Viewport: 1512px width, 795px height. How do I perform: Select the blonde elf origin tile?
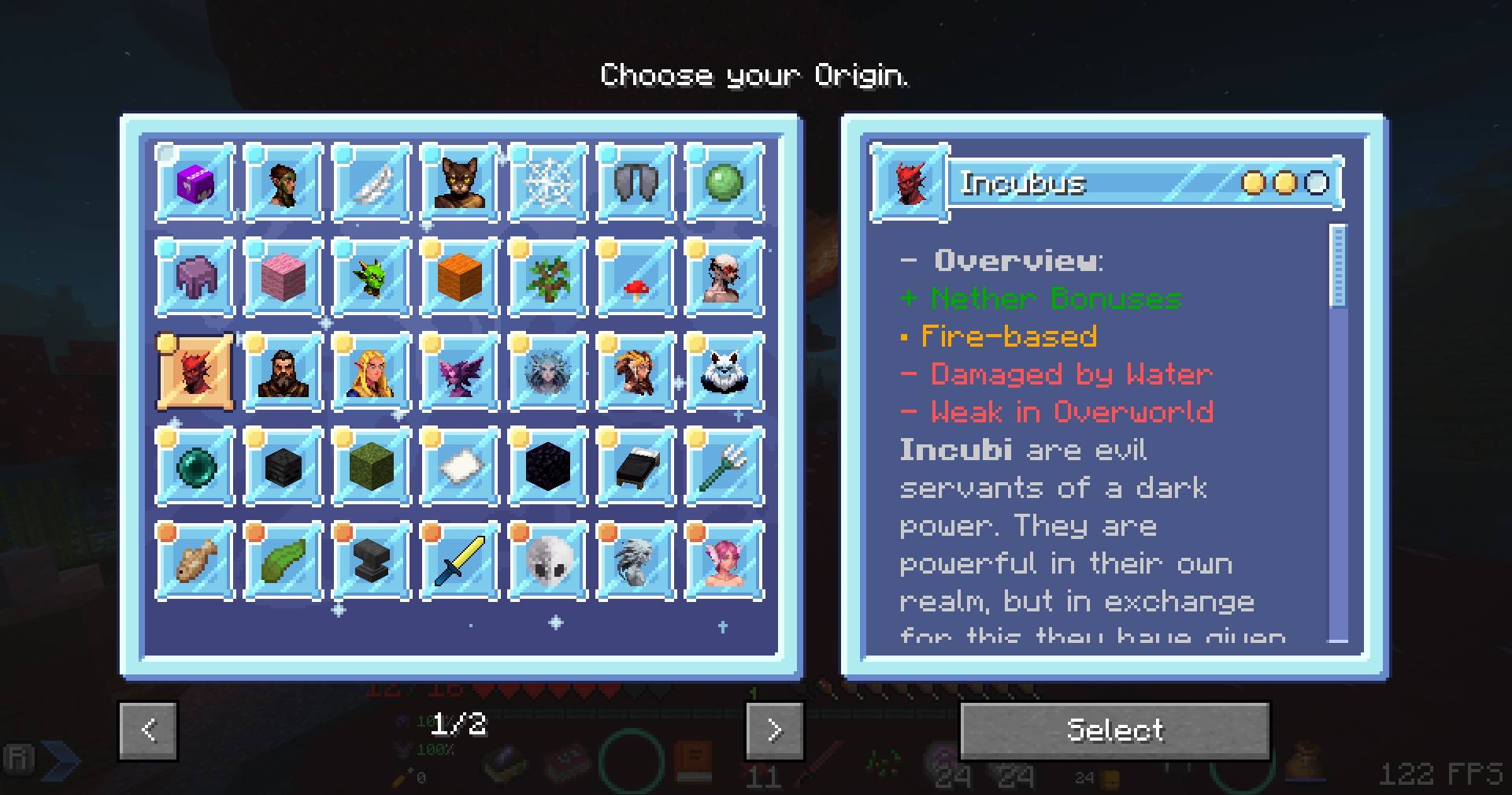371,372
